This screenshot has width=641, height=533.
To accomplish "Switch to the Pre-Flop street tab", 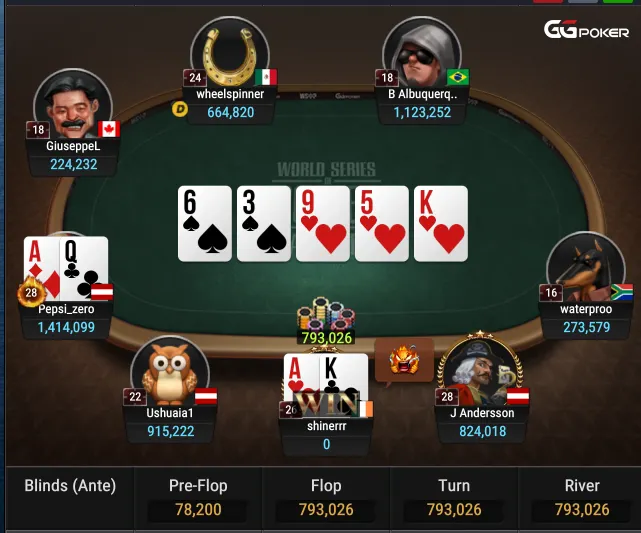I will (197, 497).
